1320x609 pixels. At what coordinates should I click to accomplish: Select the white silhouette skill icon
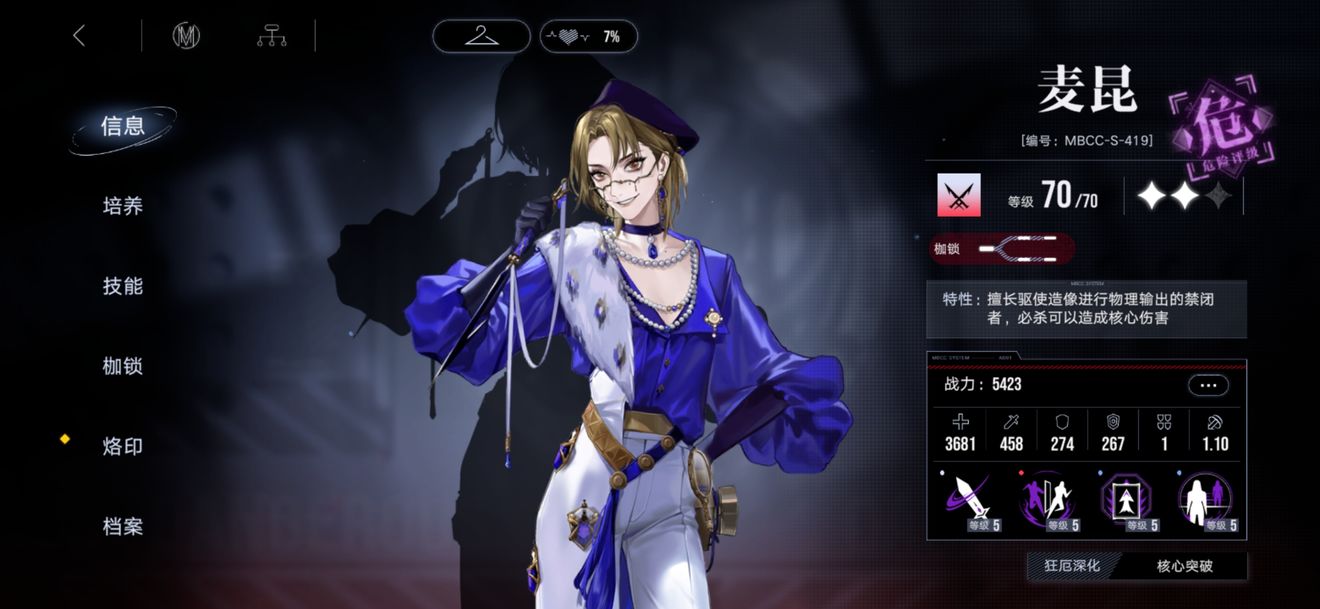[1207, 500]
